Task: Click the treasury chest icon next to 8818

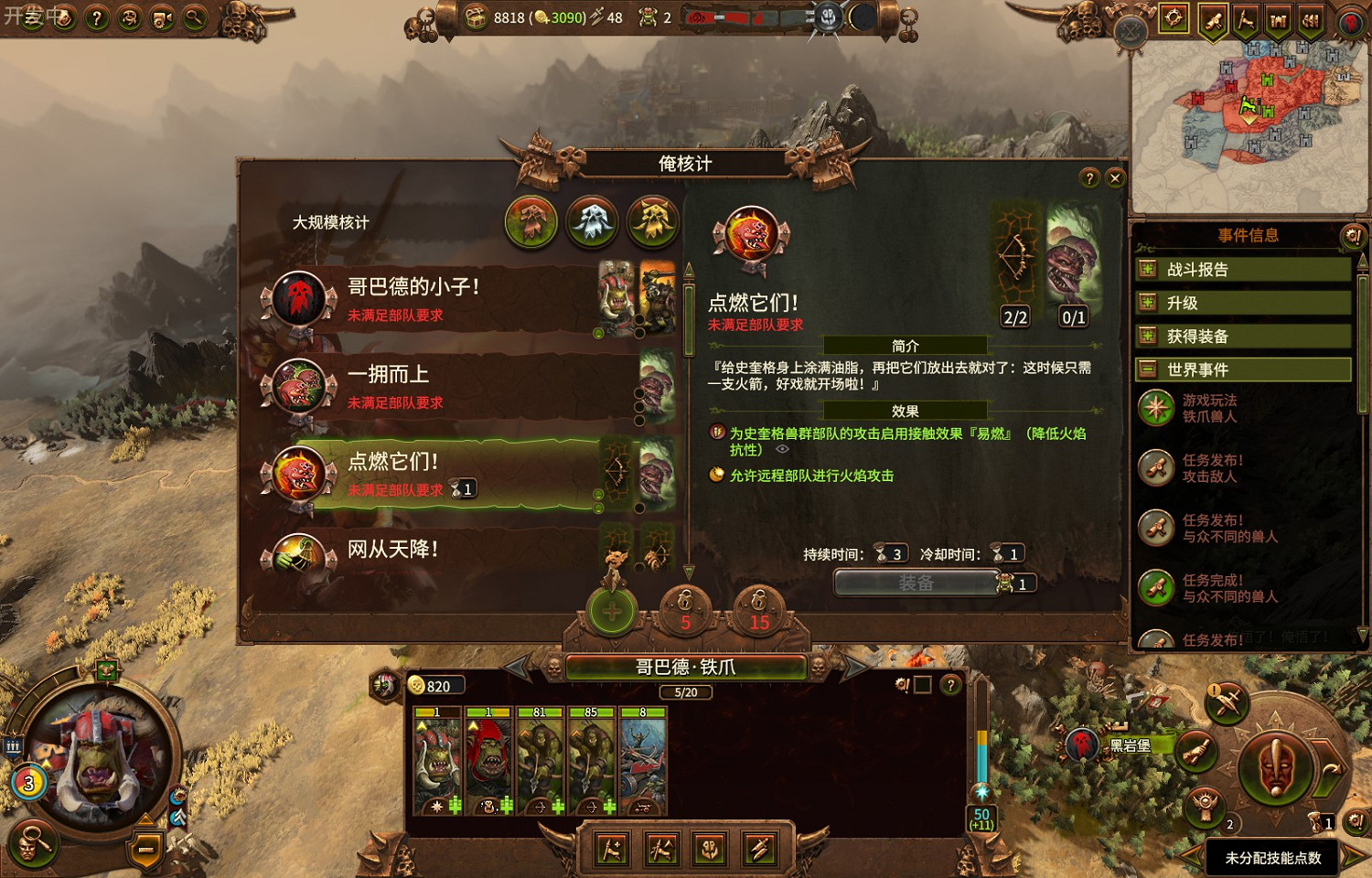Action: click(477, 17)
